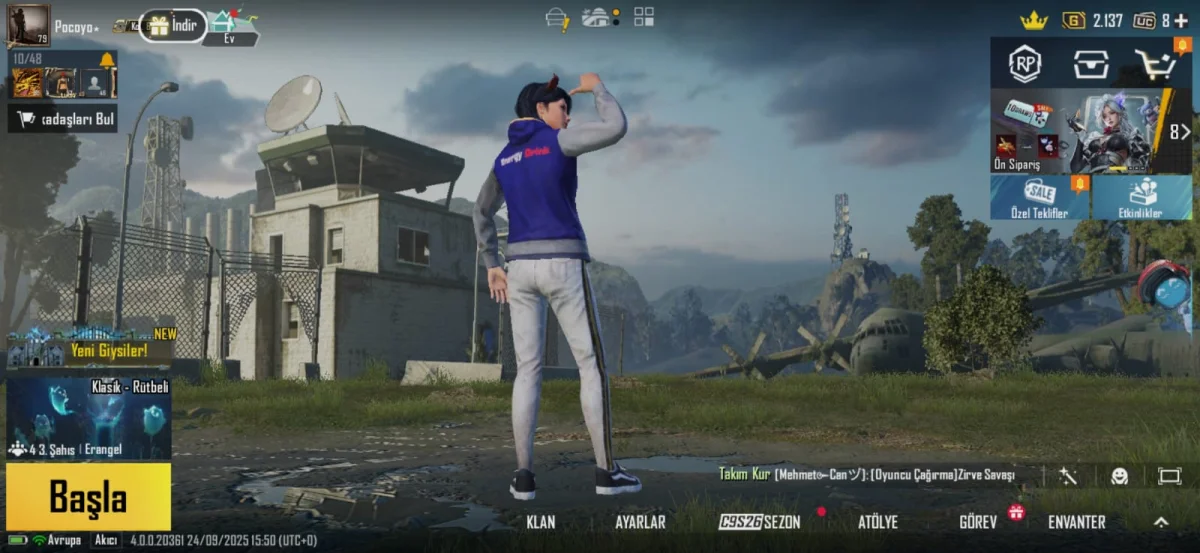Select Klasik Rütbeli Erangel mode tile
Image resolution: width=1200 pixels, height=553 pixels.
pyautogui.click(x=88, y=417)
